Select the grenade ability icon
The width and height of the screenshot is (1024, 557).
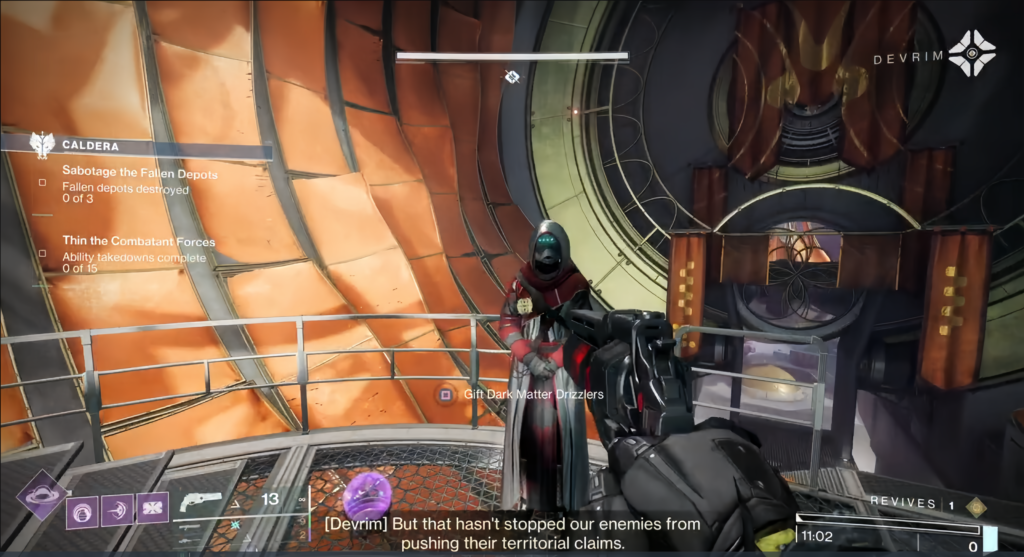tap(82, 510)
